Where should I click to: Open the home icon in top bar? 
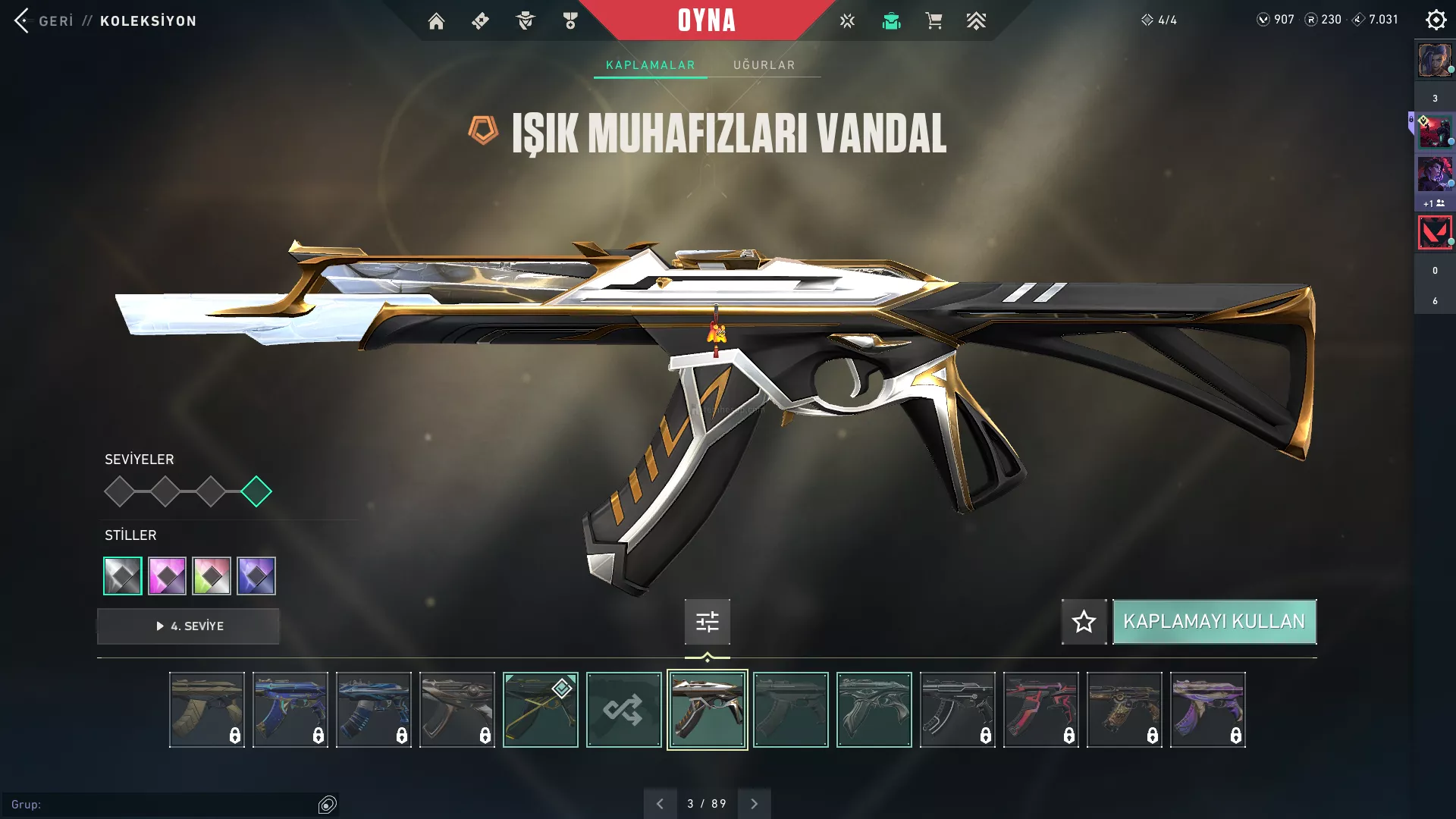pos(436,21)
